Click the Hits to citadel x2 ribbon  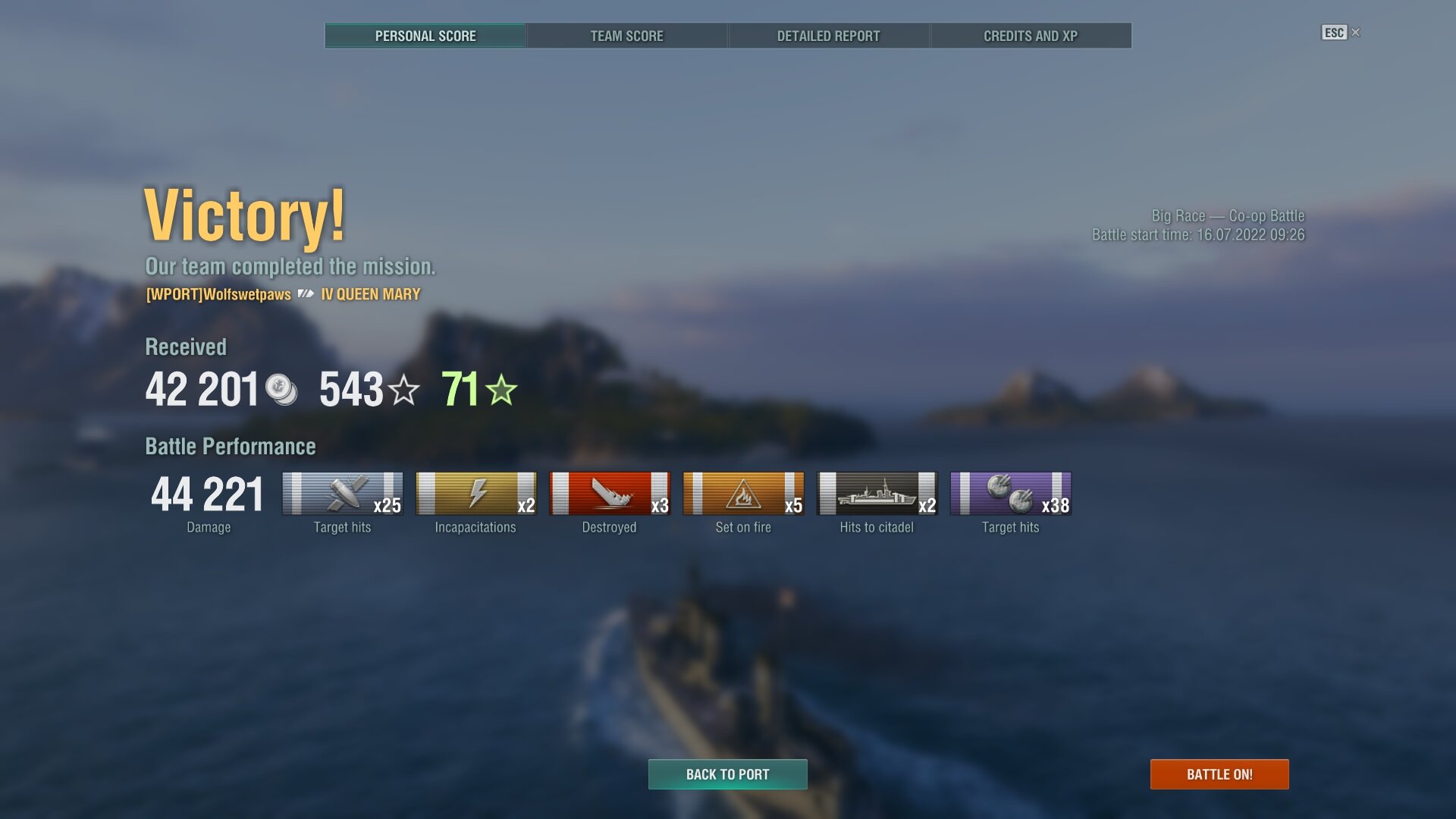pyautogui.click(x=877, y=494)
